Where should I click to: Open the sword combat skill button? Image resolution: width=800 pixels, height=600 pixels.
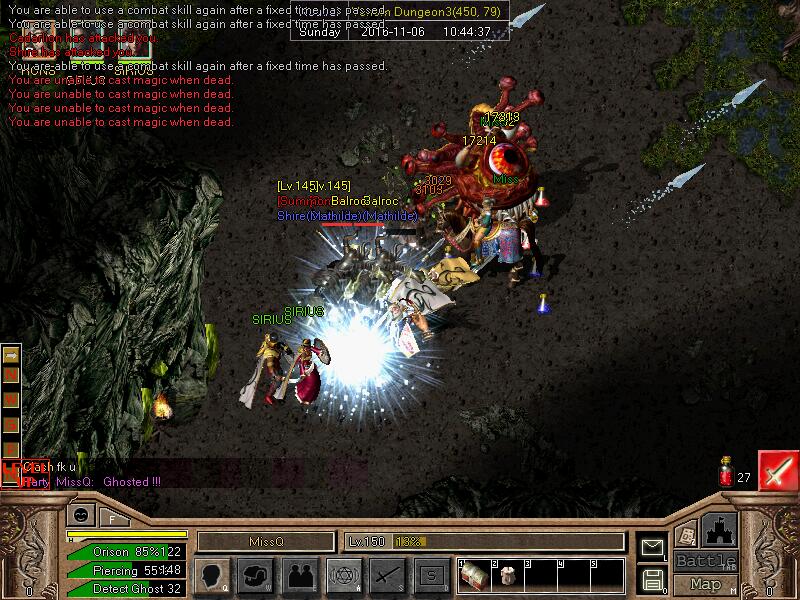coord(386,575)
